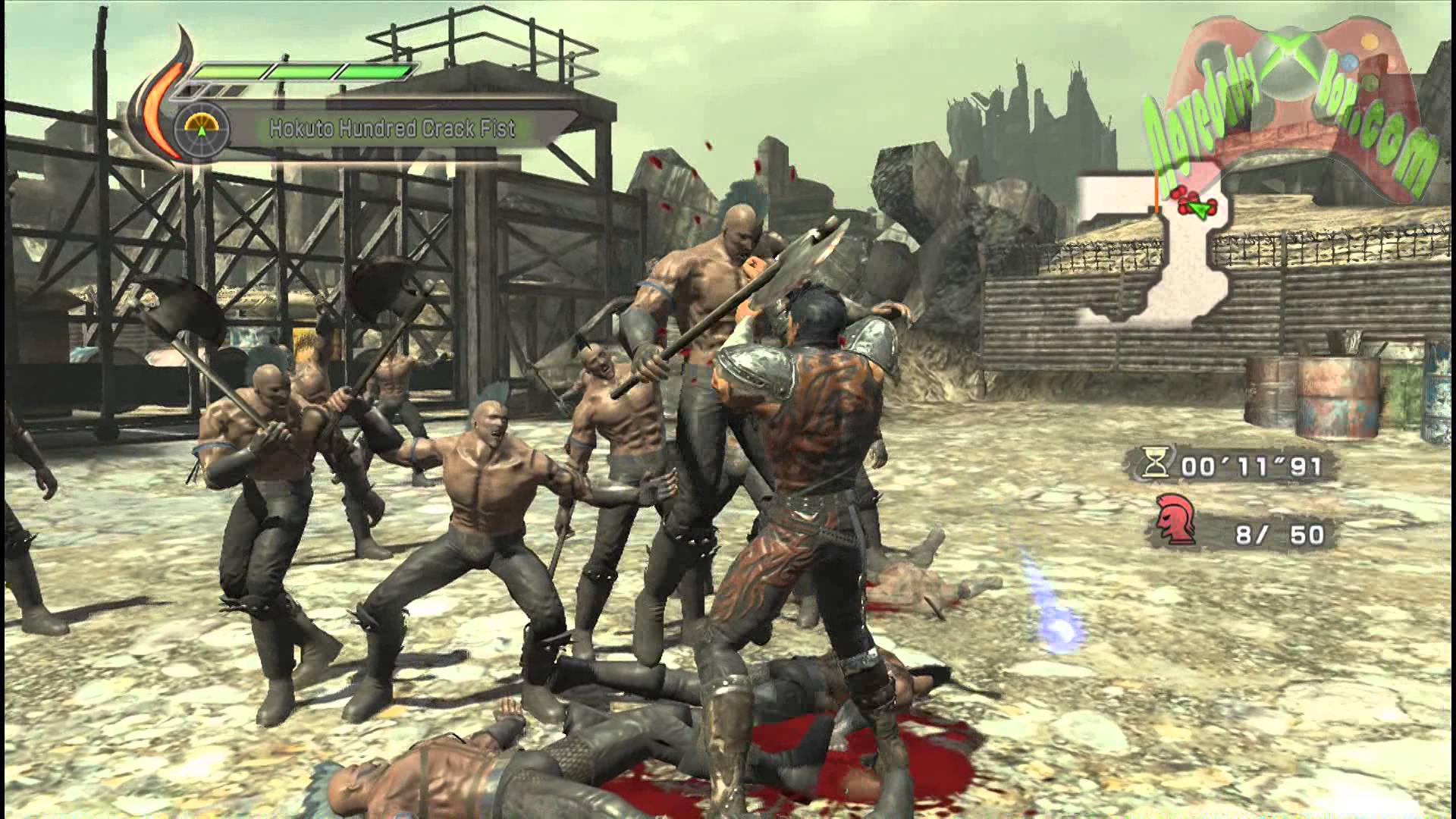
Task: Click the red enemy kill counter icon
Action: pyautogui.click(x=1175, y=520)
